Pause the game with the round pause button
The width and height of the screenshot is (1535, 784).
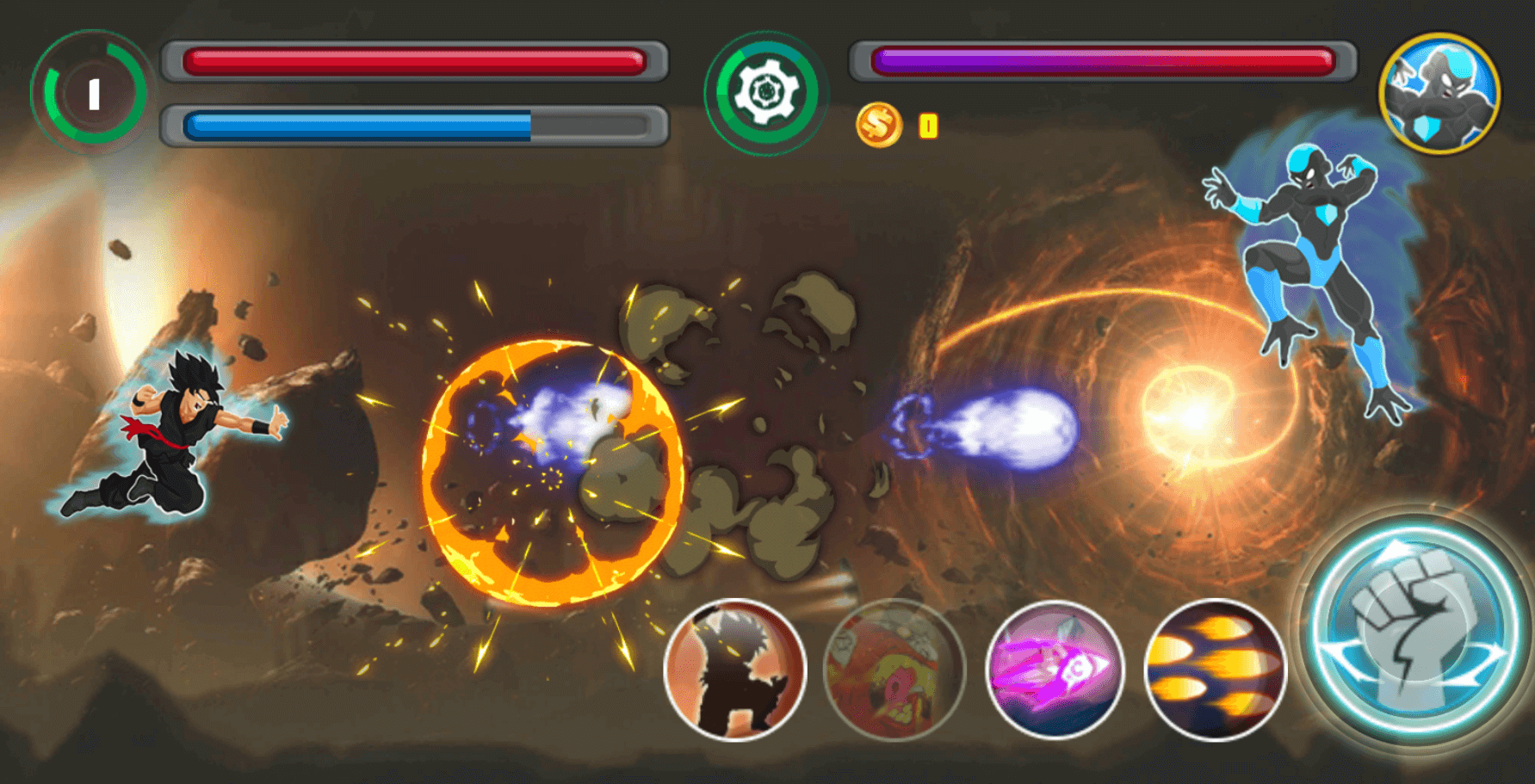[x=93, y=94]
